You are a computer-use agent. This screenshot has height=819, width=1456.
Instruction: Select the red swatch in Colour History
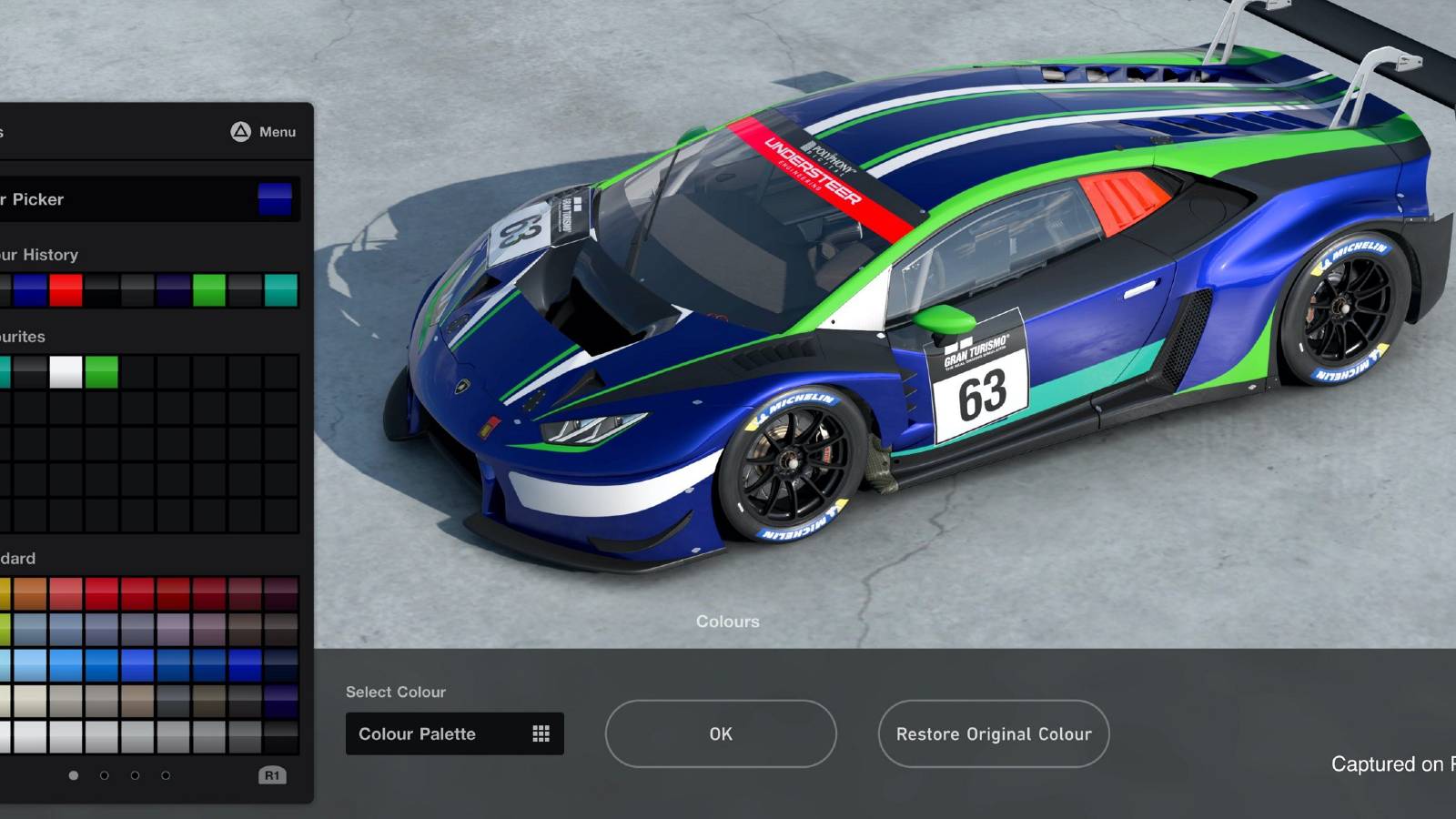(66, 289)
